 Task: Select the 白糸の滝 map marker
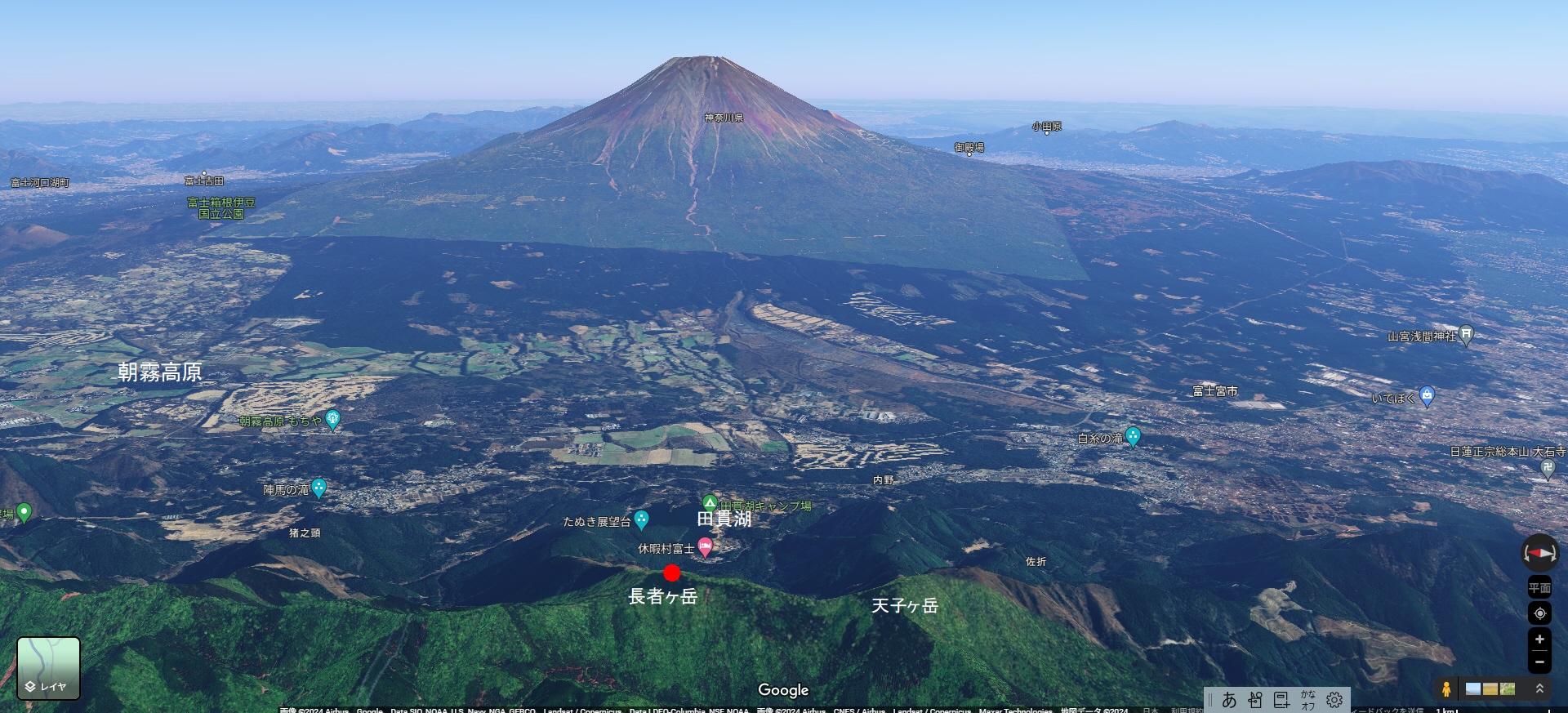1133,436
